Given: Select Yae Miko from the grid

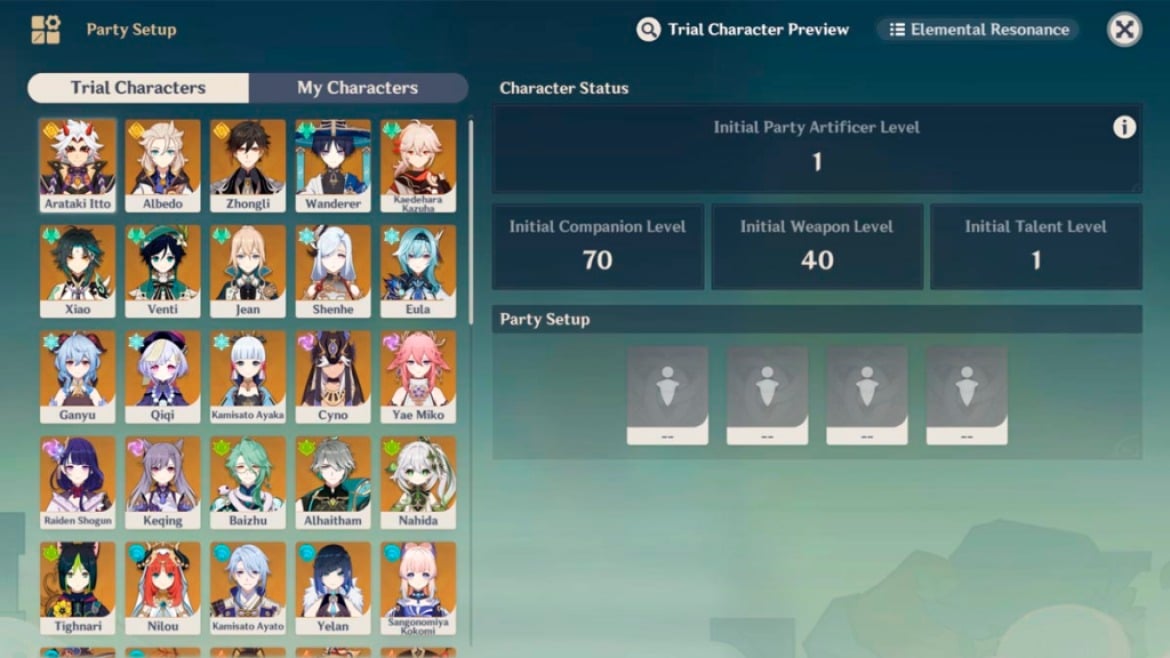Looking at the screenshot, I should click(418, 376).
